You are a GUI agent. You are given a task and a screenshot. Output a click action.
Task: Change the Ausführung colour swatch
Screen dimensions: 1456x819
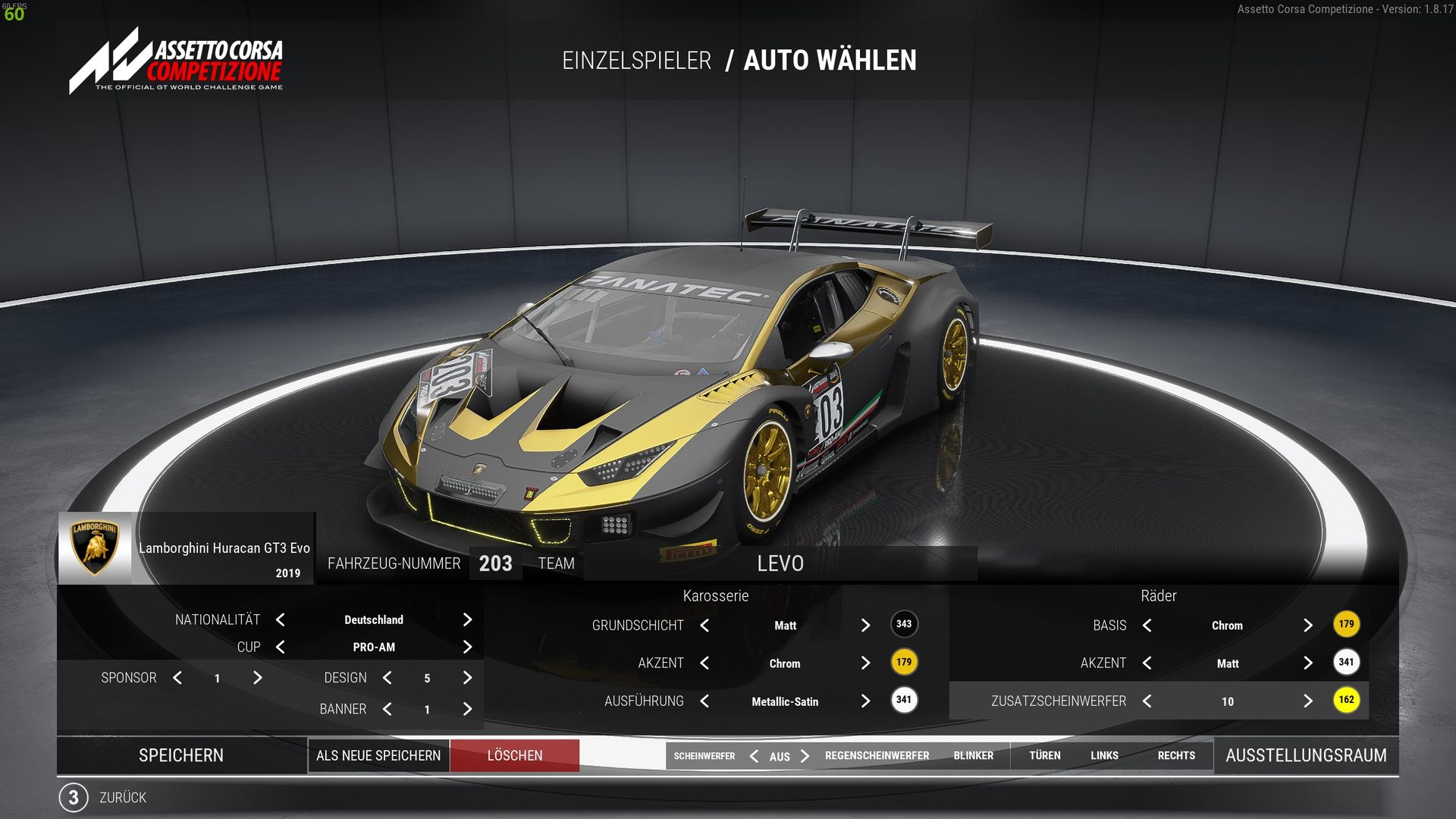(x=904, y=700)
